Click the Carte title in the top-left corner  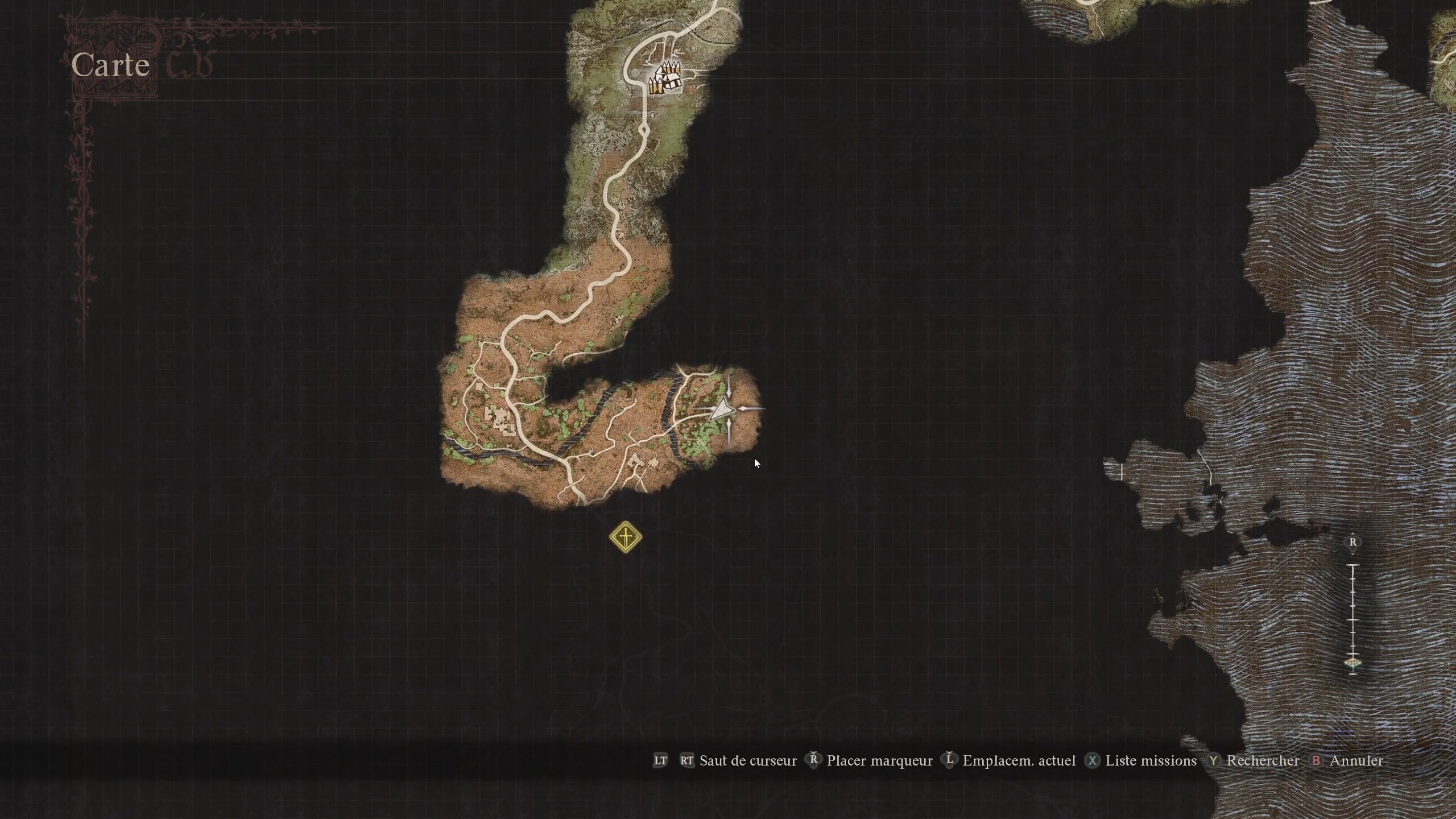click(111, 64)
